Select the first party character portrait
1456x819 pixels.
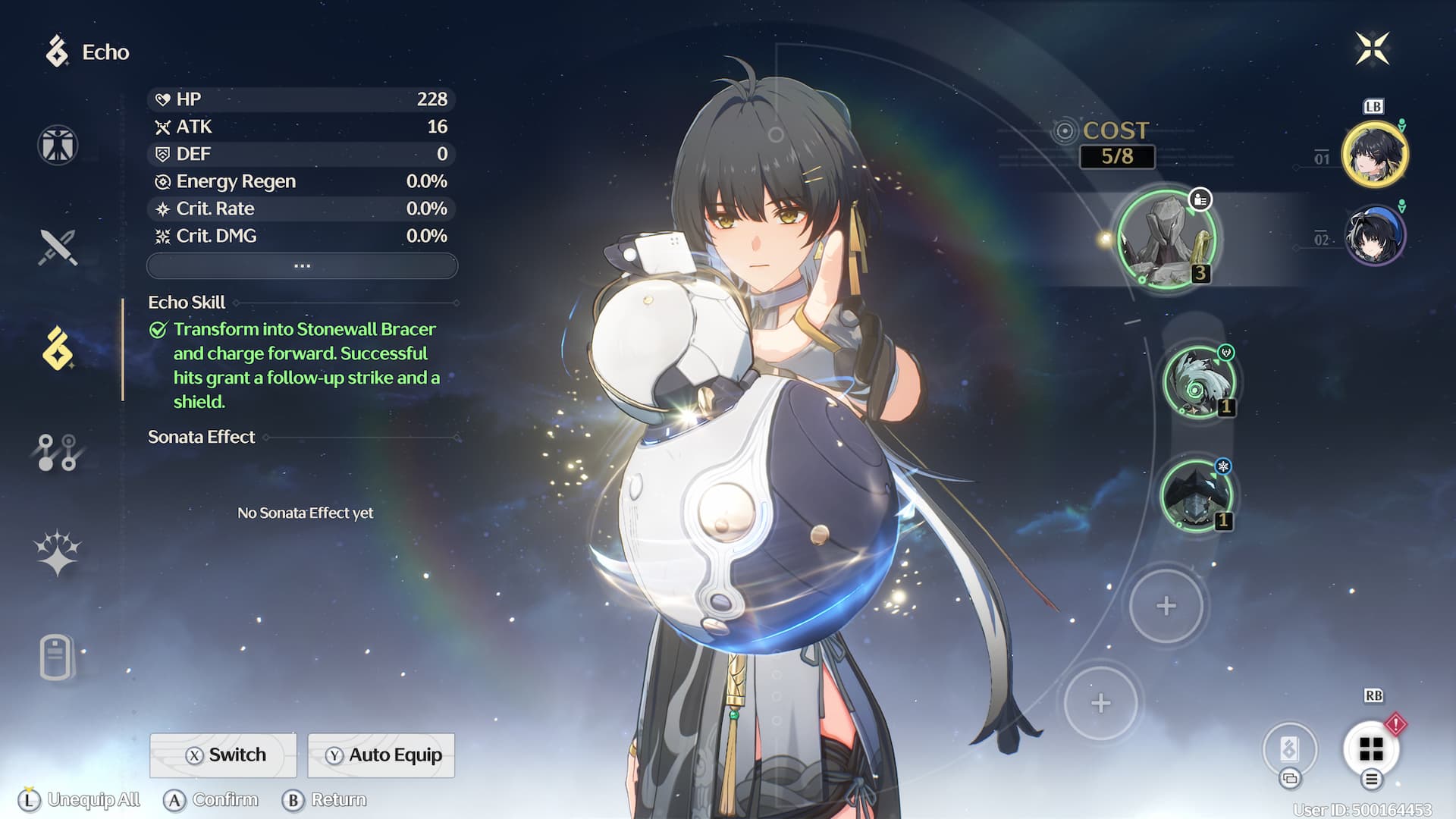pyautogui.click(x=1374, y=154)
